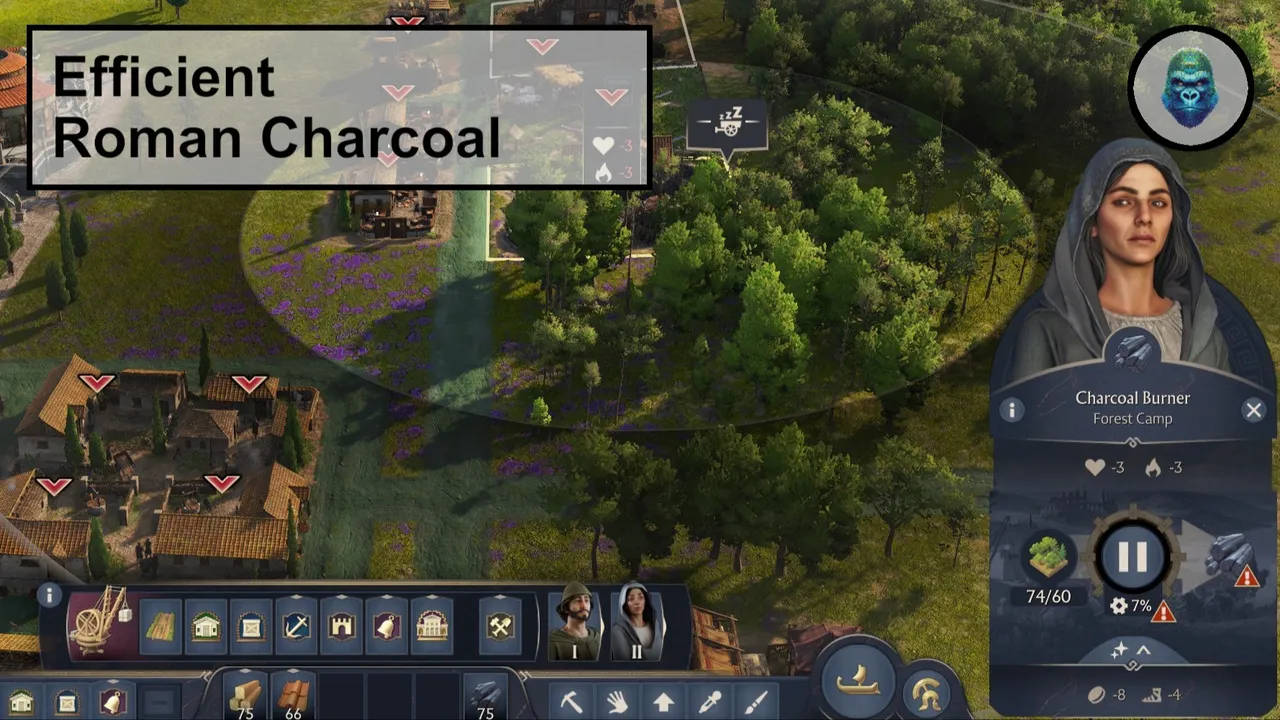Select population tier II hooded woman portrait
1280x720 pixels.
(x=635, y=622)
